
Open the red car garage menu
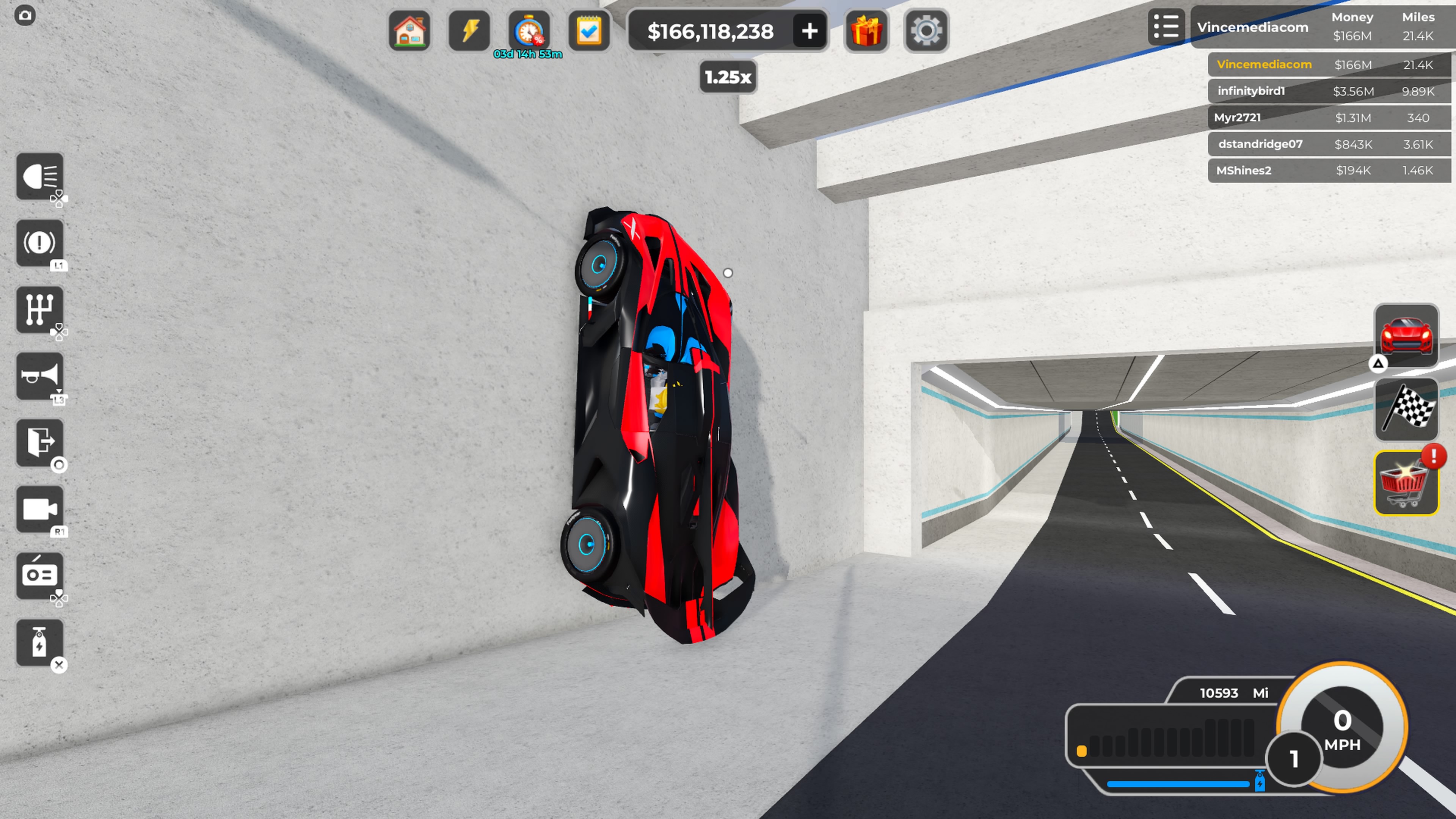tap(1406, 336)
